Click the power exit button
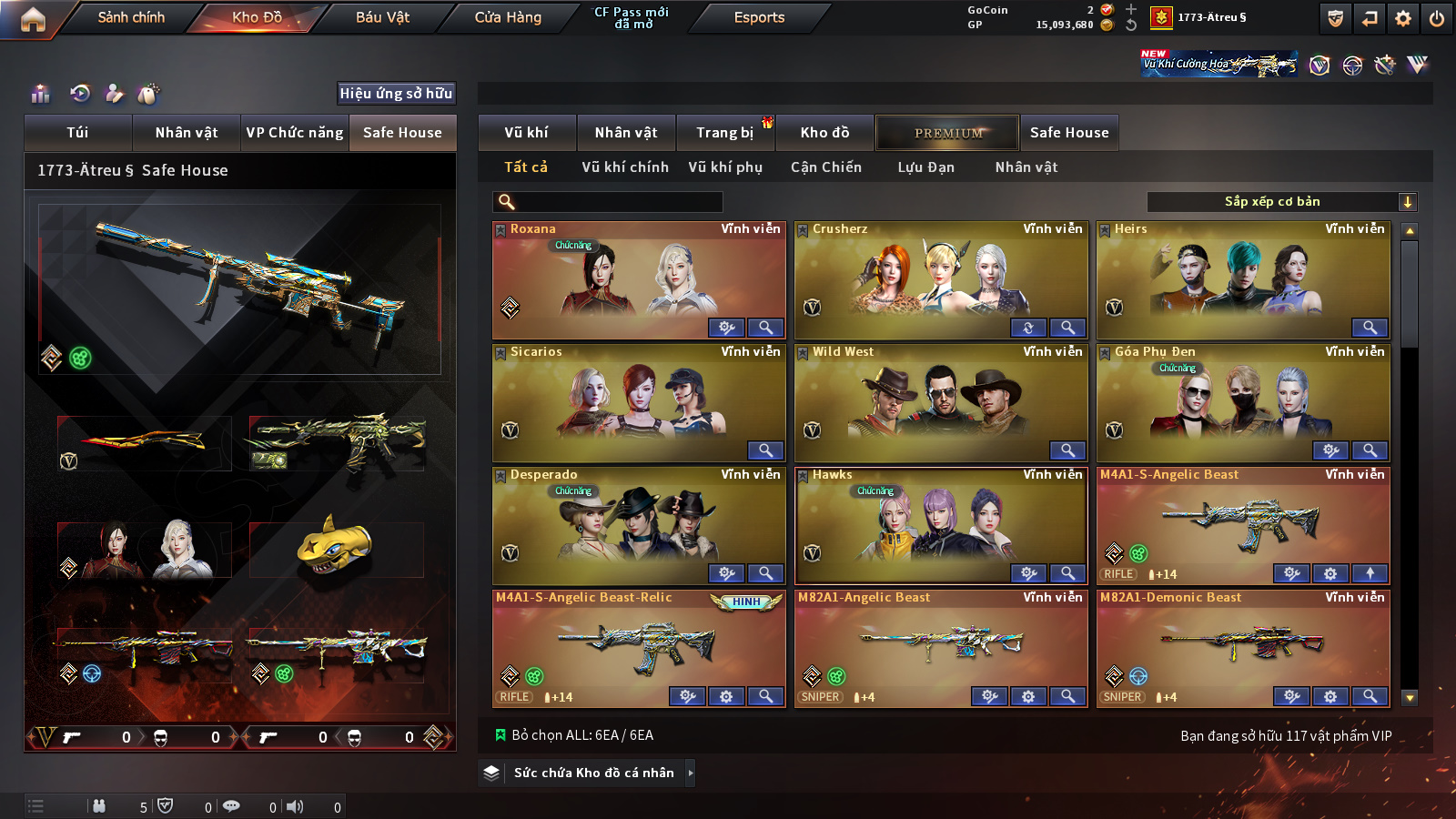Viewport: 1456px width, 819px height. point(1437,18)
